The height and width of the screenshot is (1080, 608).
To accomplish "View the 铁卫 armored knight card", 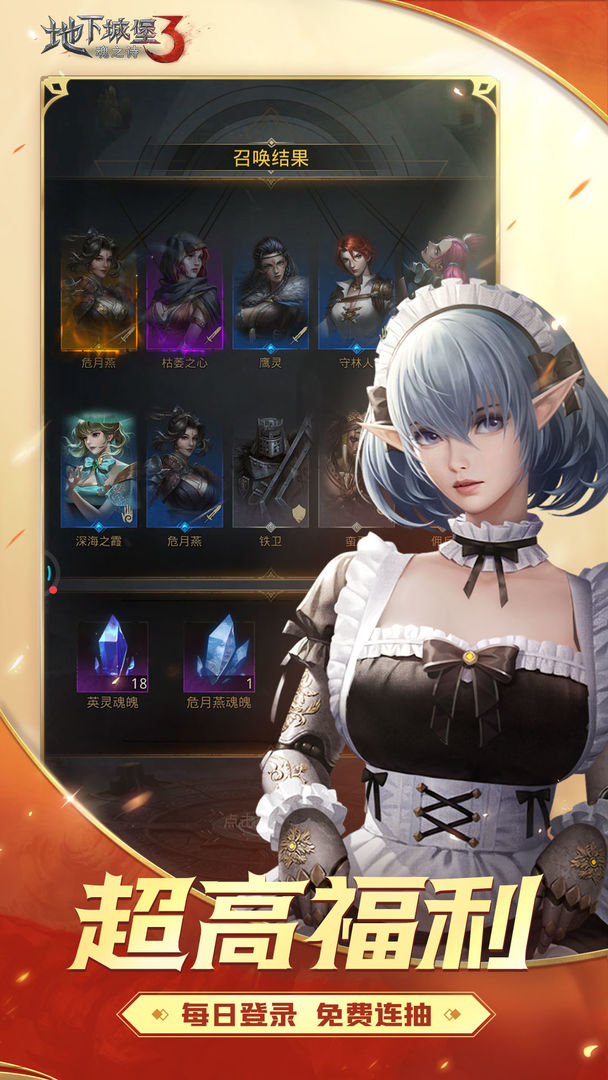I will (x=270, y=470).
